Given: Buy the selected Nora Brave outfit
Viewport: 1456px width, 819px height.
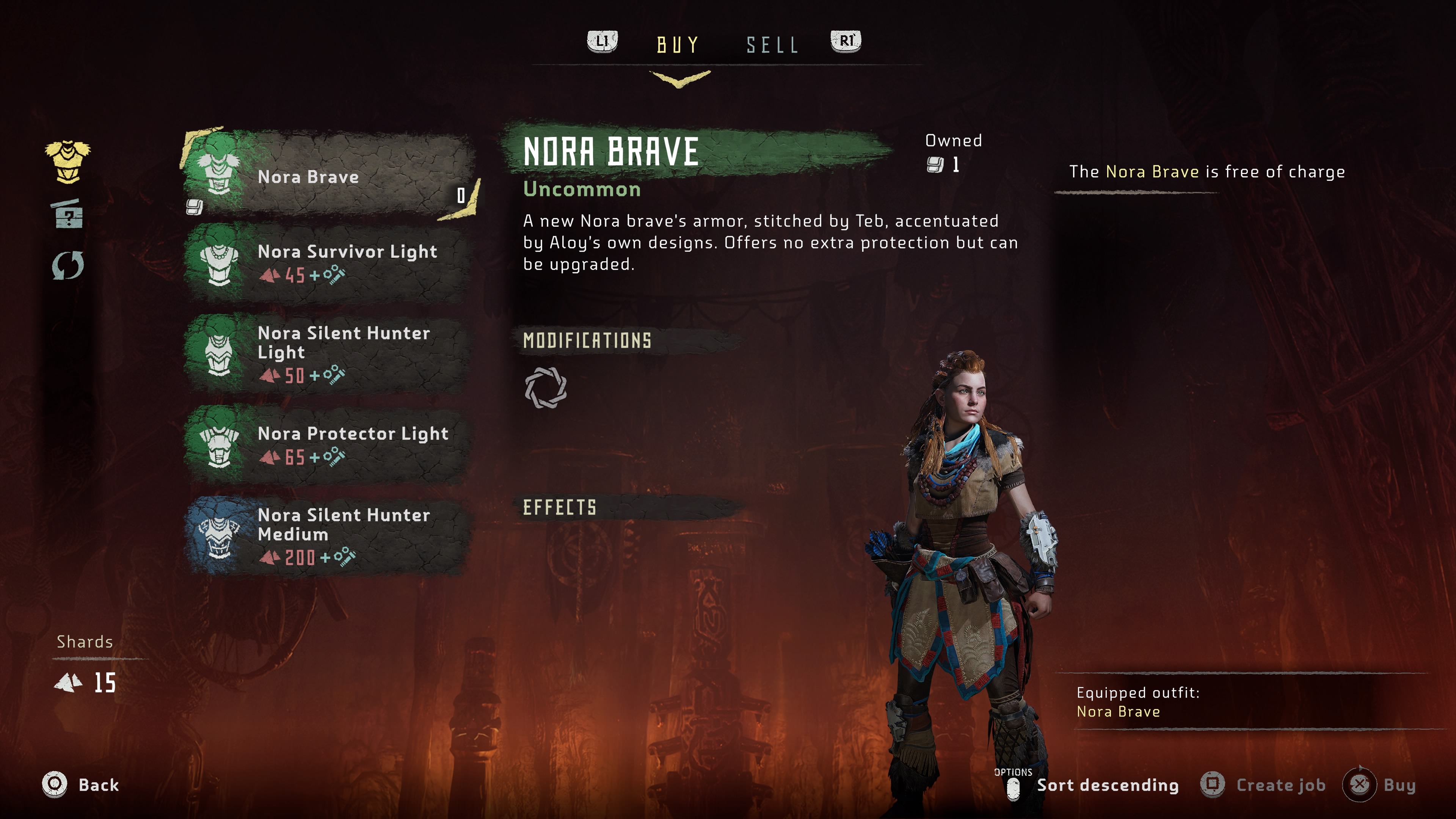Looking at the screenshot, I should pyautogui.click(x=1382, y=785).
